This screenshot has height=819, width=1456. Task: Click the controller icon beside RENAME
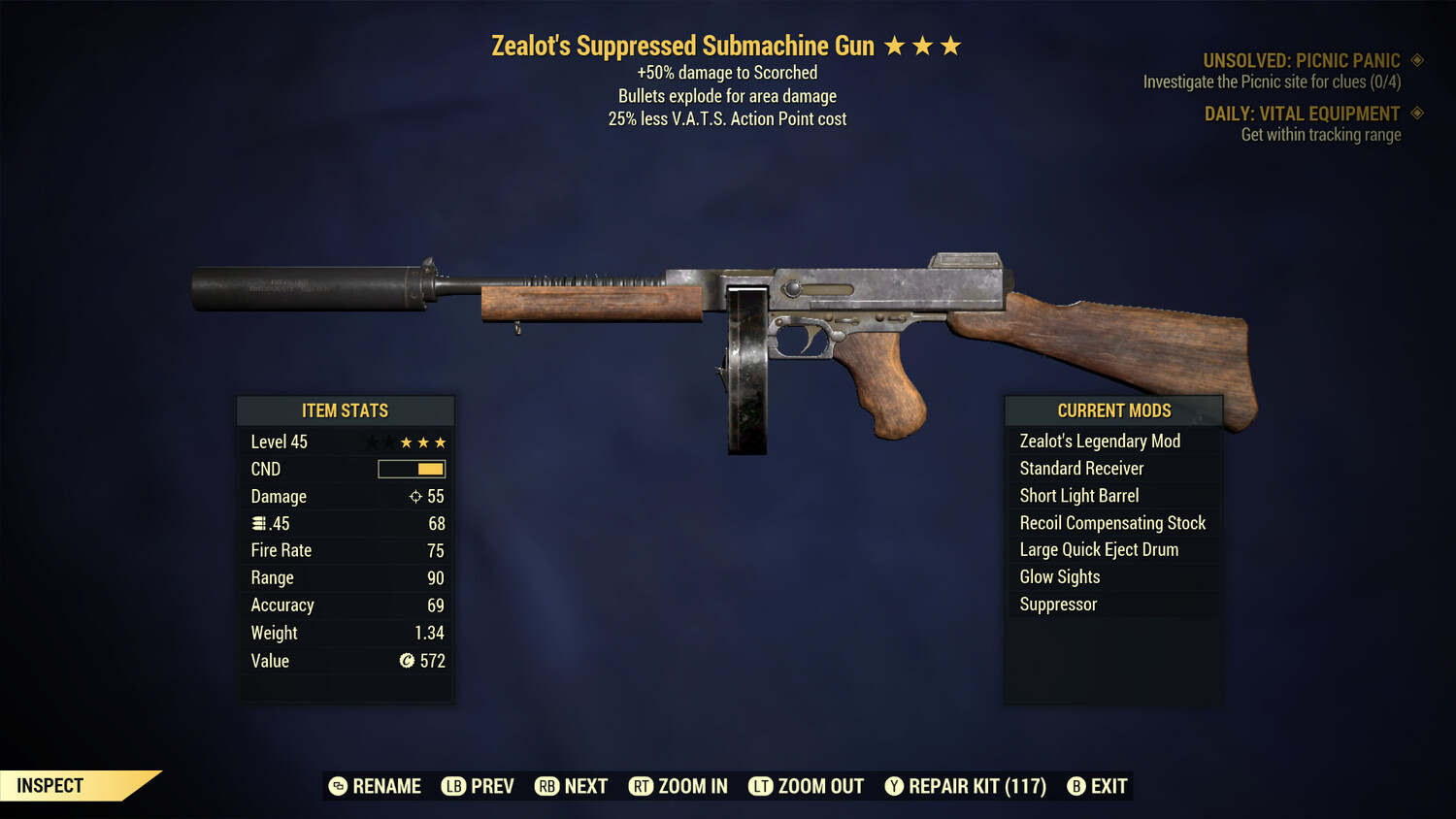[338, 786]
